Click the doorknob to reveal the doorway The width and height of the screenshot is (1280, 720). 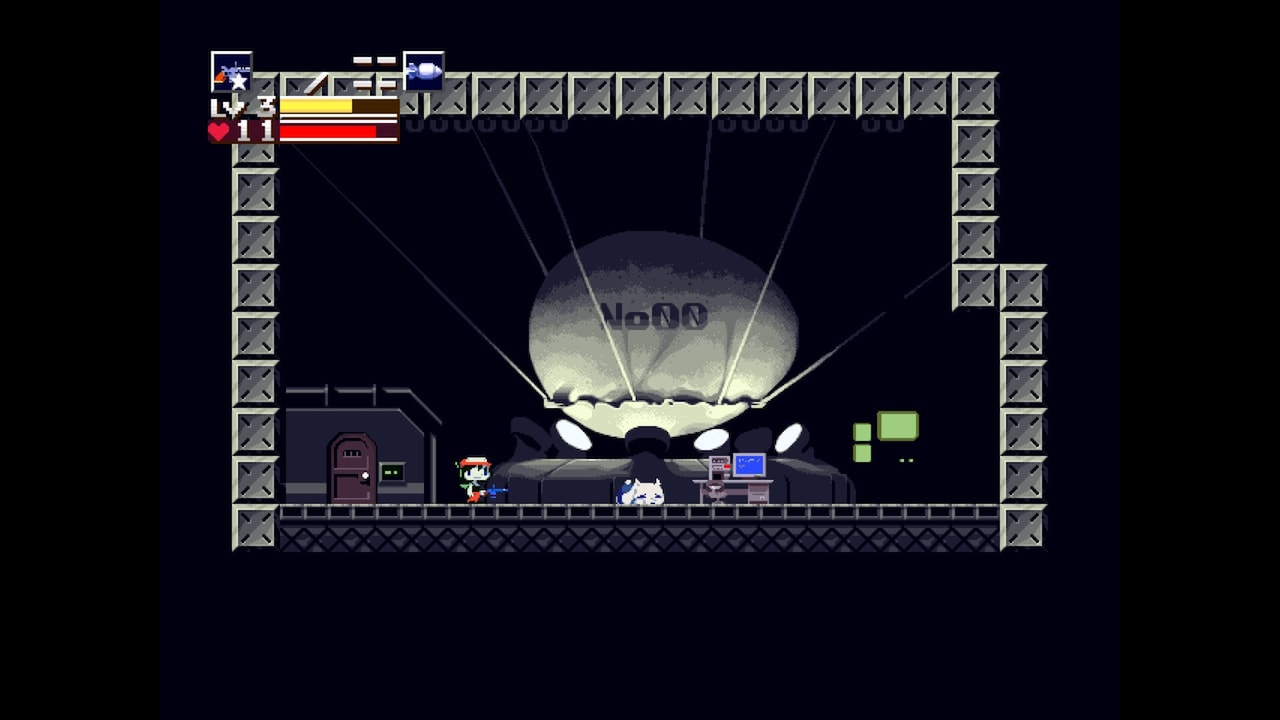364,475
